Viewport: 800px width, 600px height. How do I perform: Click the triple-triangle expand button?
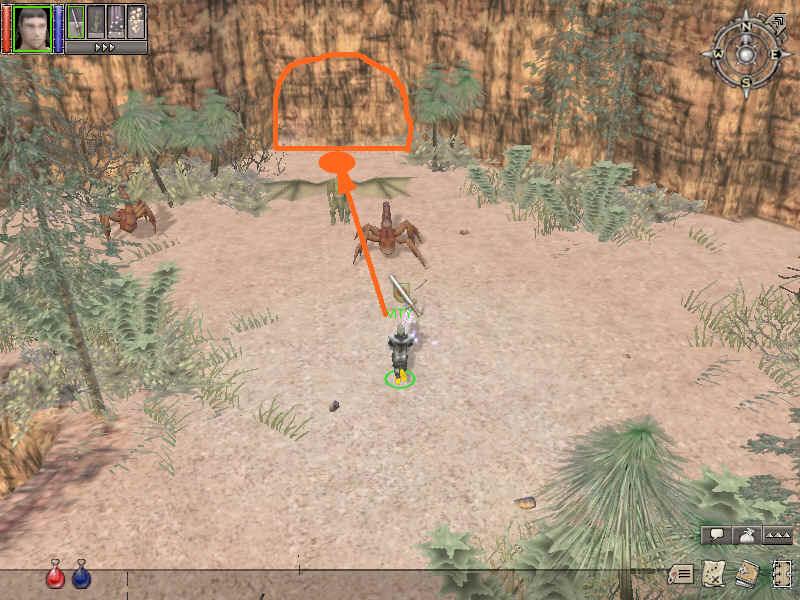point(777,535)
